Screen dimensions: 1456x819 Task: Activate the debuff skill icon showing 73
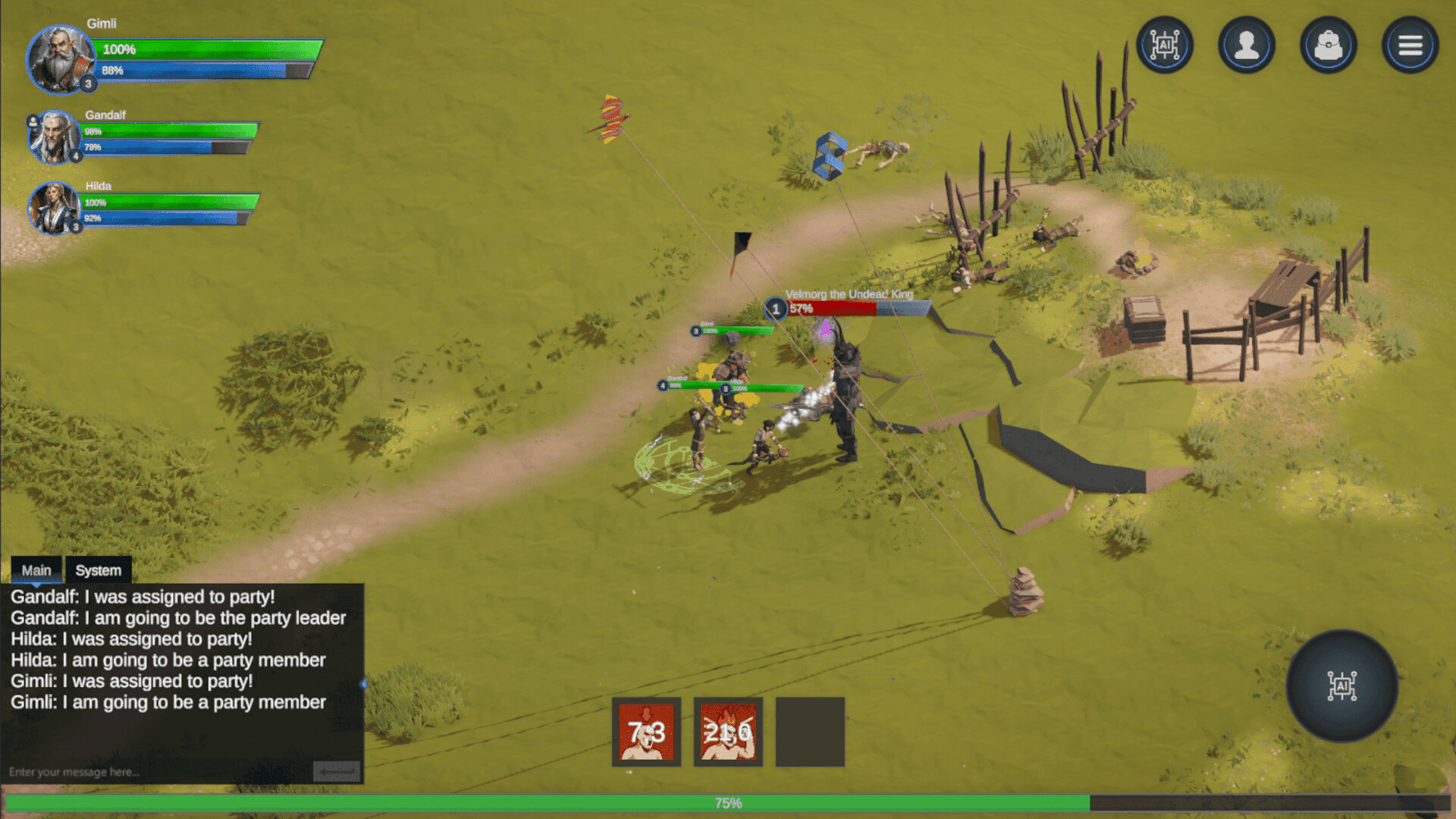click(x=646, y=730)
